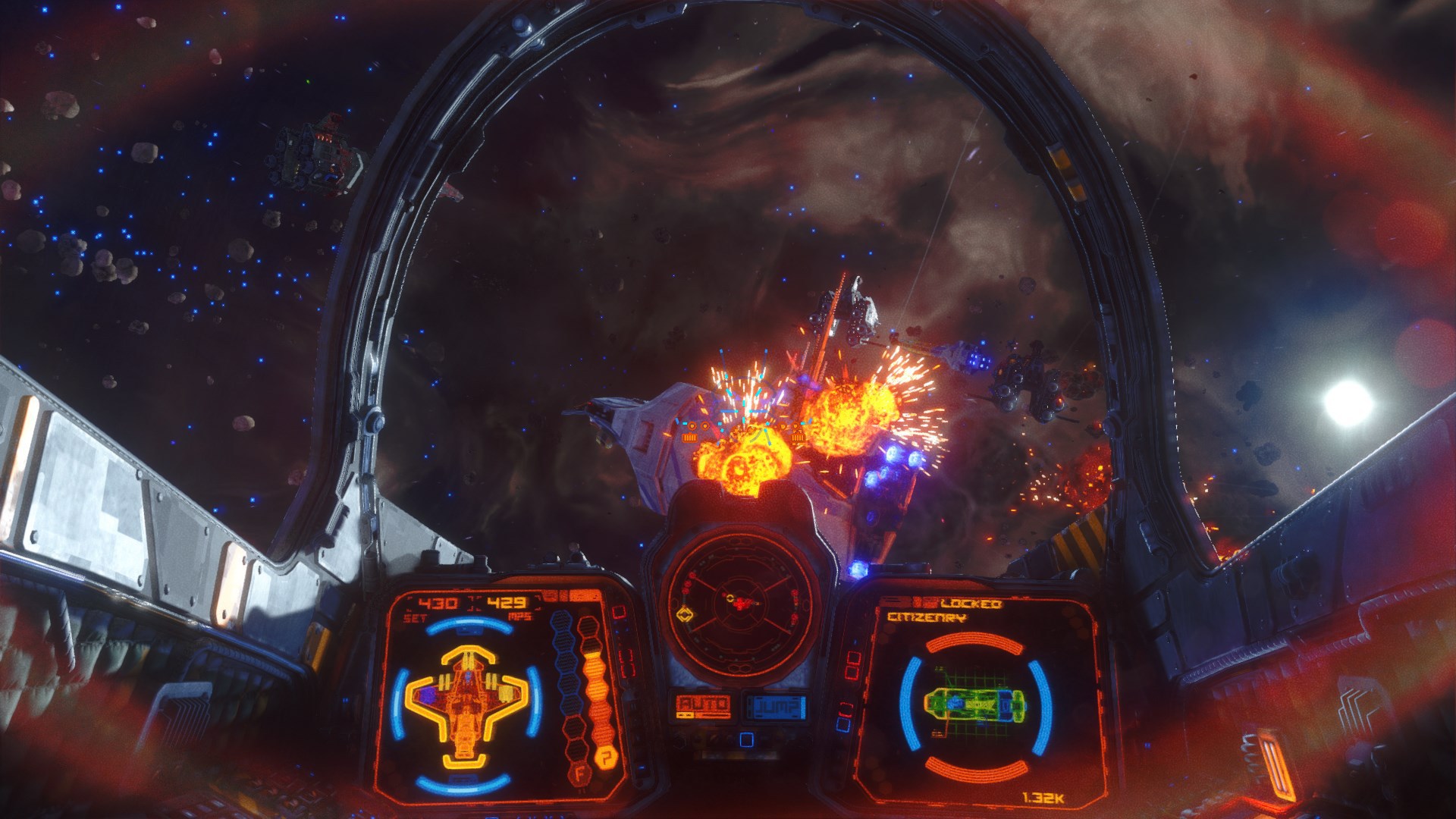Select the green target ship hologram
Screen dimensions: 1456x819
click(975, 703)
